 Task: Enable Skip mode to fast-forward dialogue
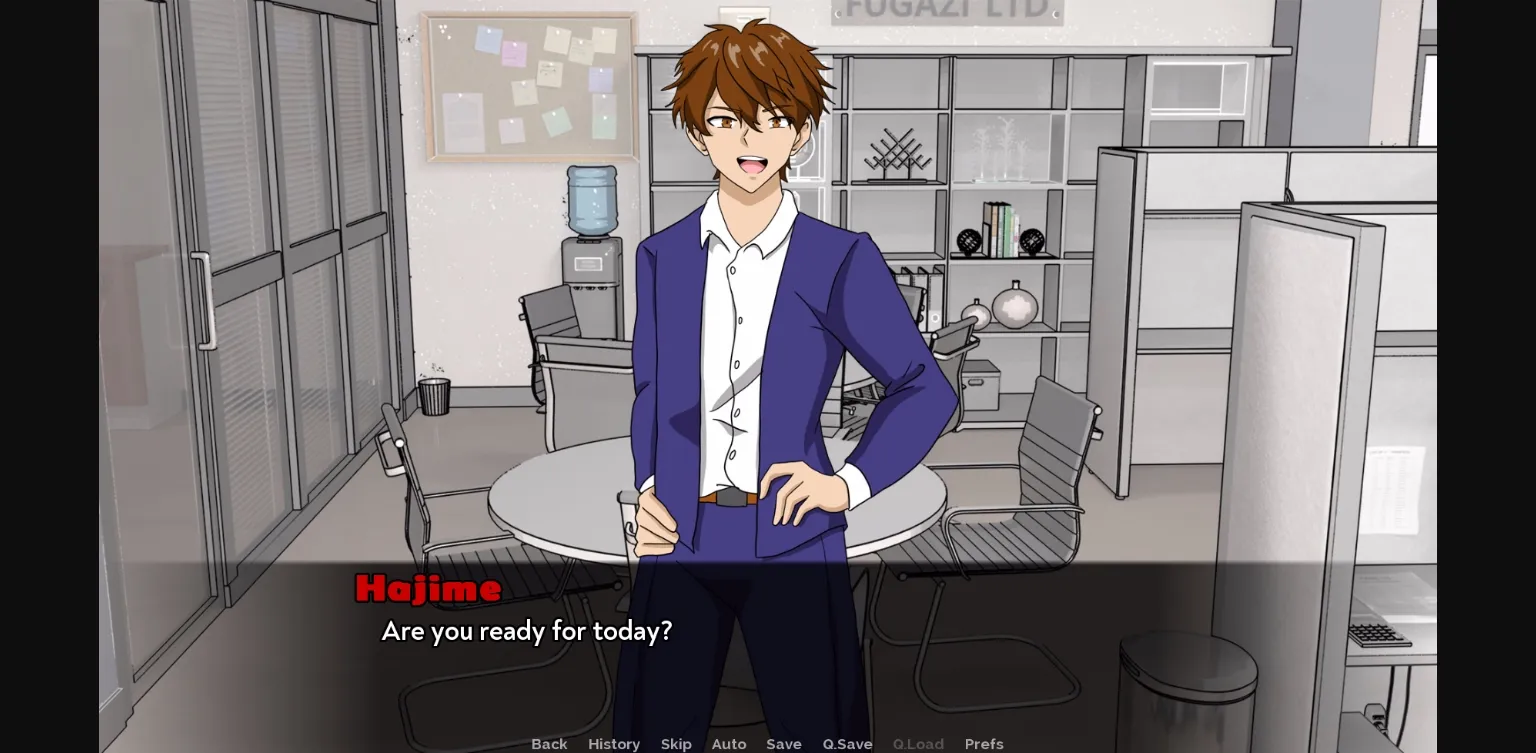(676, 744)
